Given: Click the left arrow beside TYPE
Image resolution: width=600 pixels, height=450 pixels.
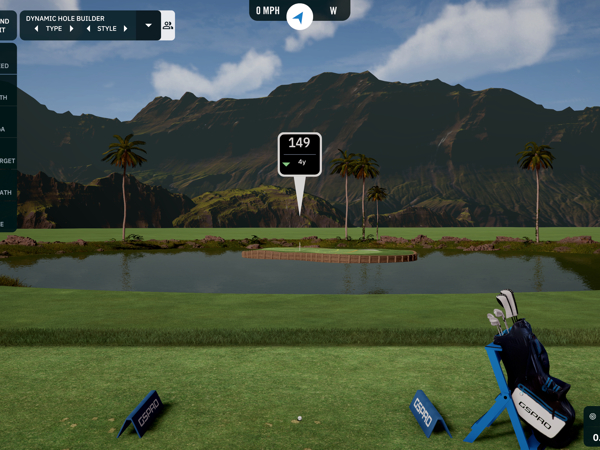Looking at the screenshot, I should click(x=37, y=29).
